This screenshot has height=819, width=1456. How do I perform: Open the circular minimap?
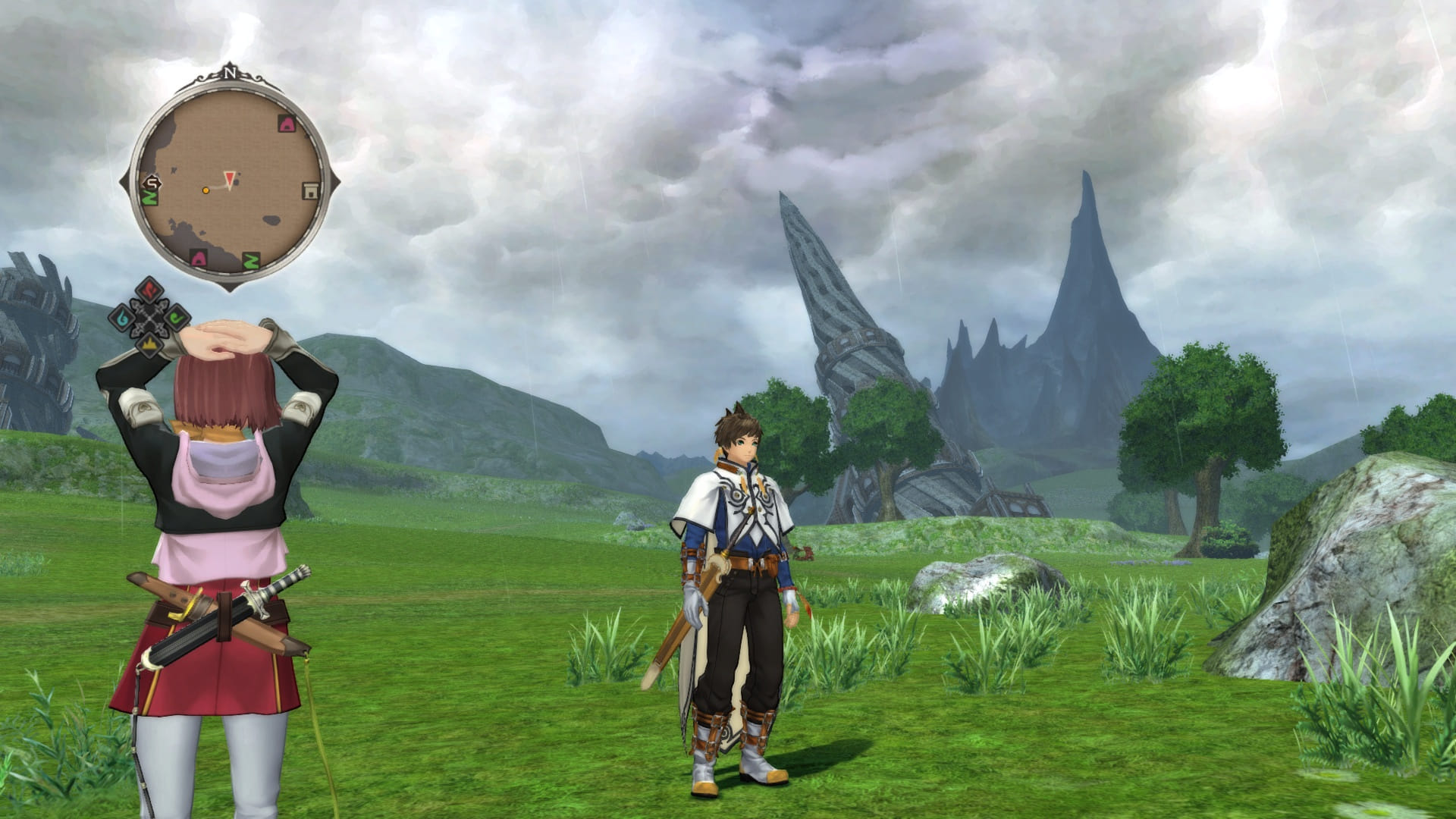tap(229, 182)
